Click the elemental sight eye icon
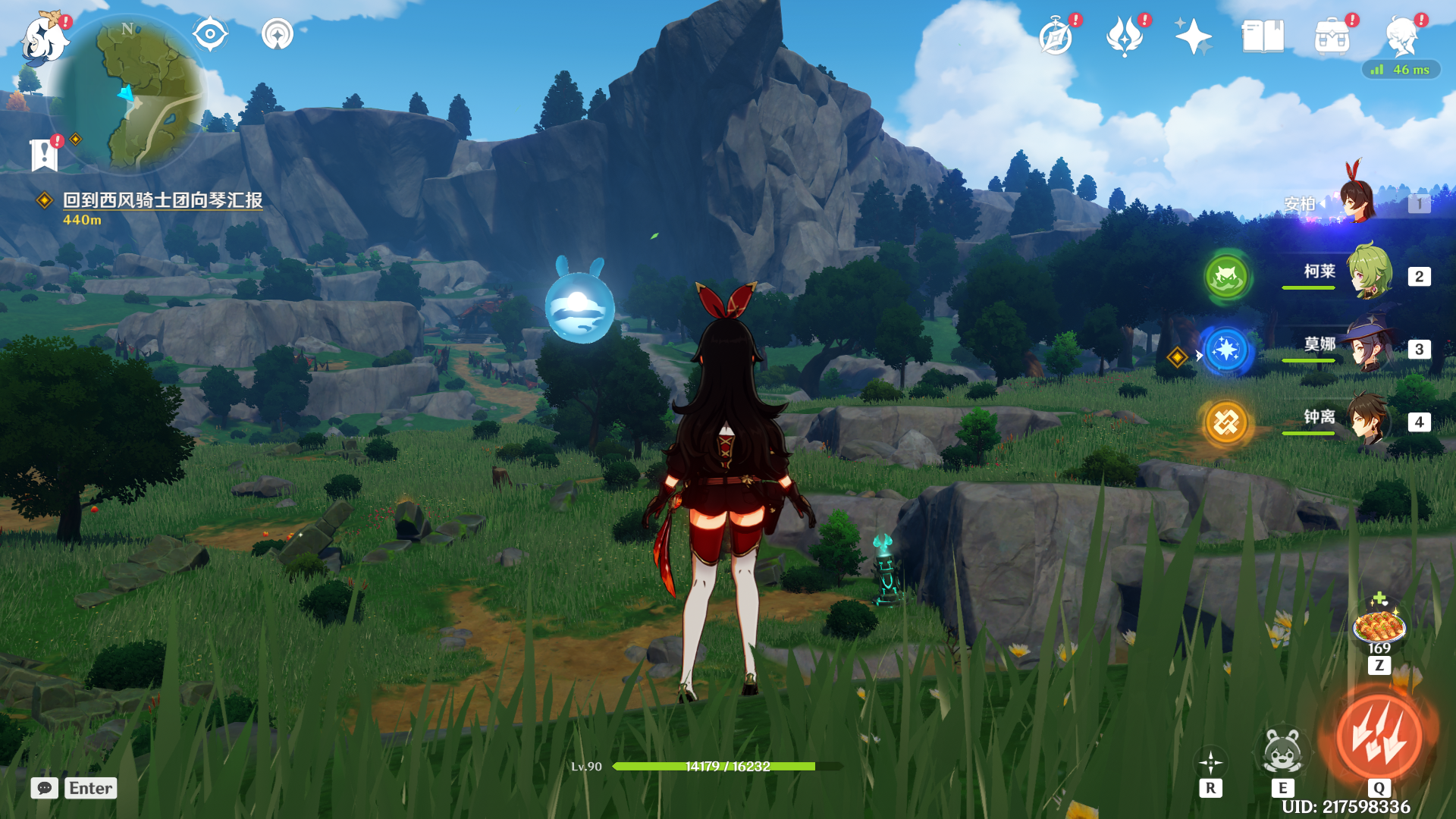The height and width of the screenshot is (819, 1456). 210,35
